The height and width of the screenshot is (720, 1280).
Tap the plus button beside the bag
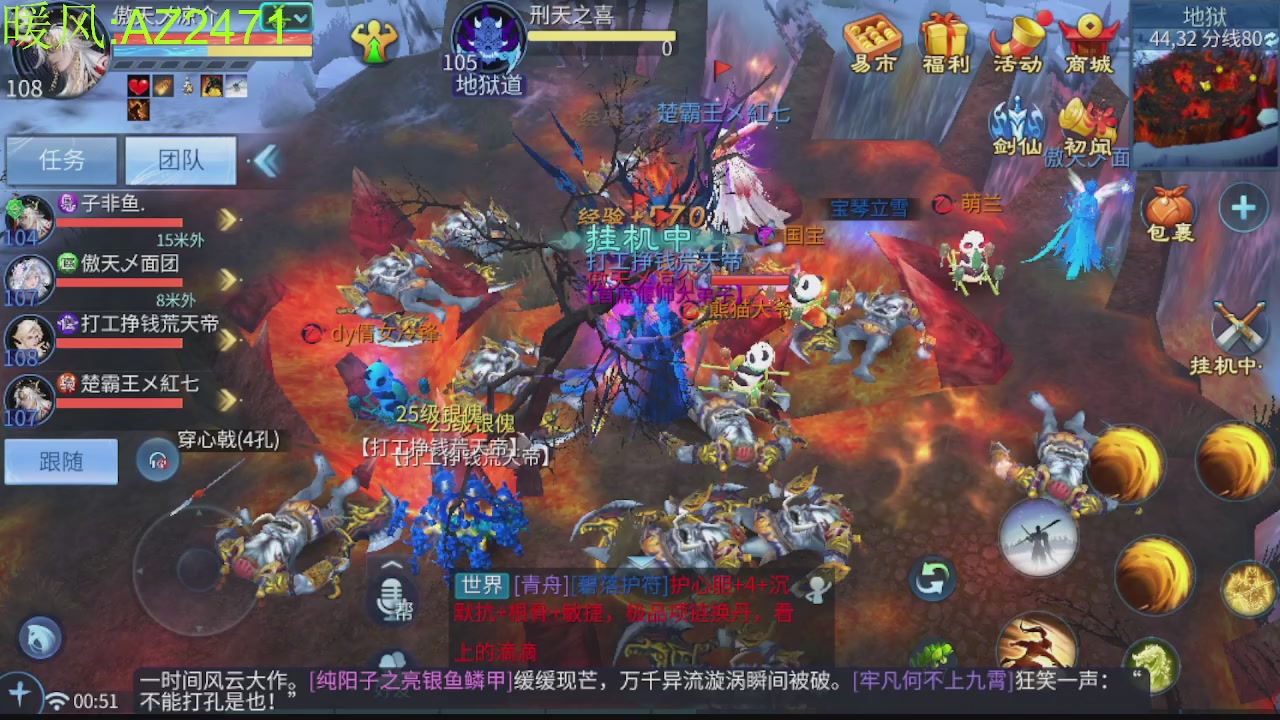point(1245,205)
